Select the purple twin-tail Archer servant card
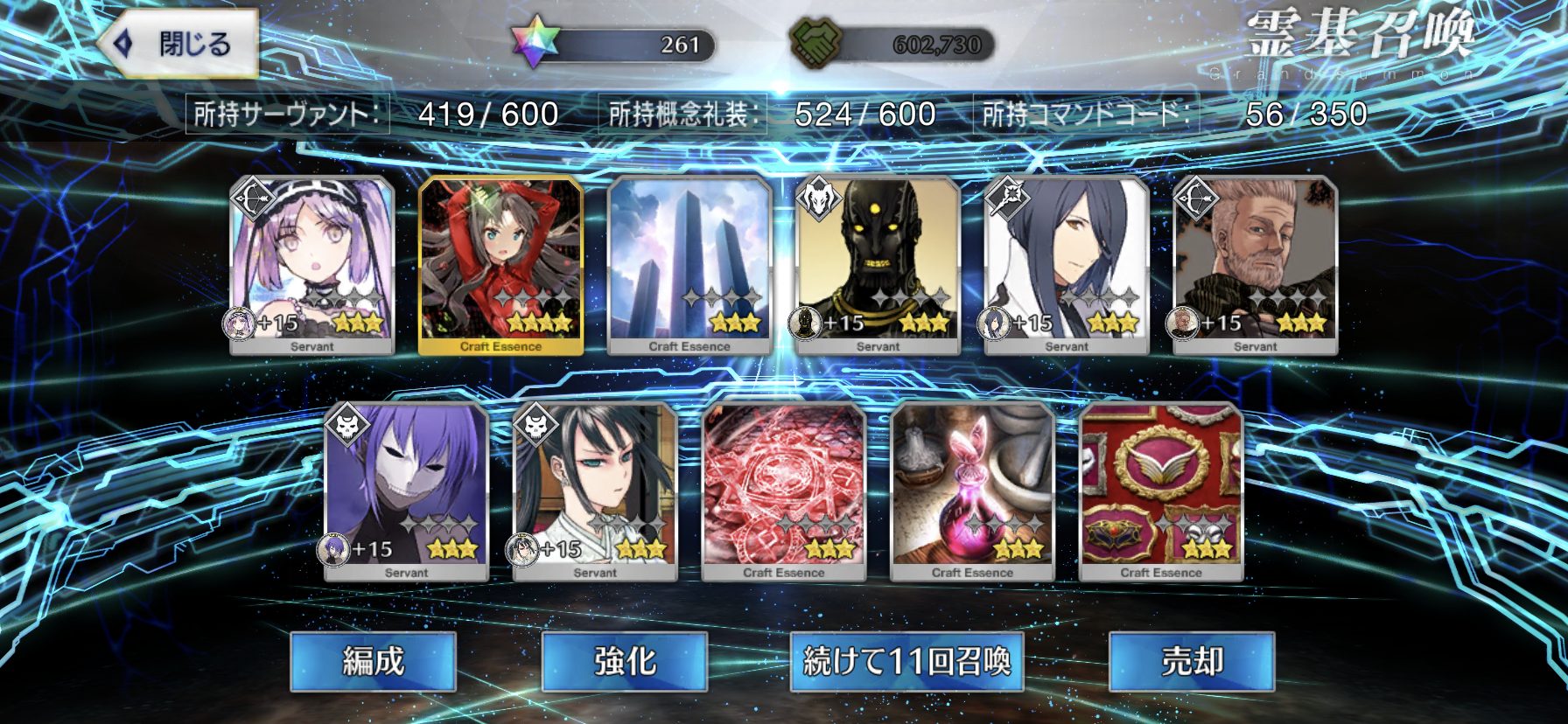The width and height of the screenshot is (1568, 724). point(312,264)
